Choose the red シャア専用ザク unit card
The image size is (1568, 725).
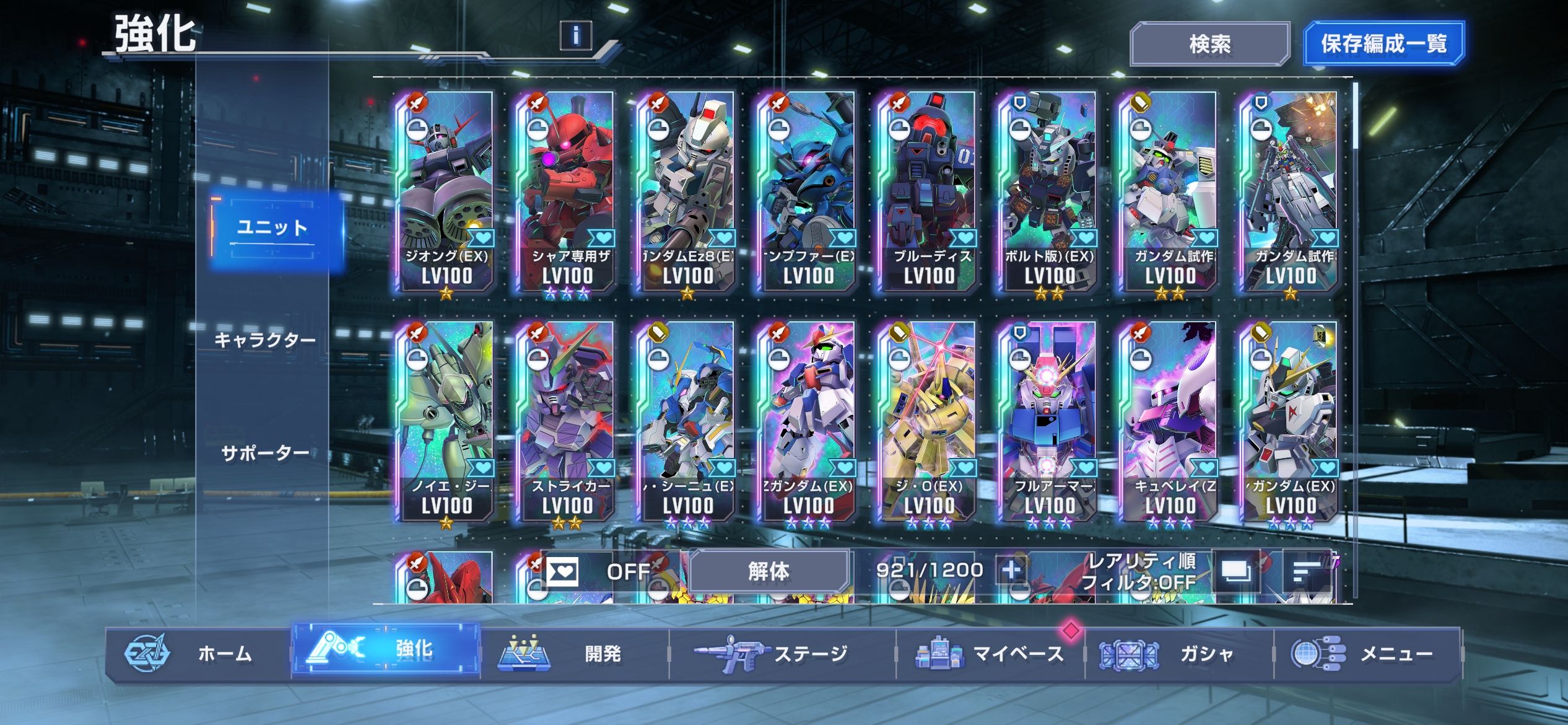(567, 192)
